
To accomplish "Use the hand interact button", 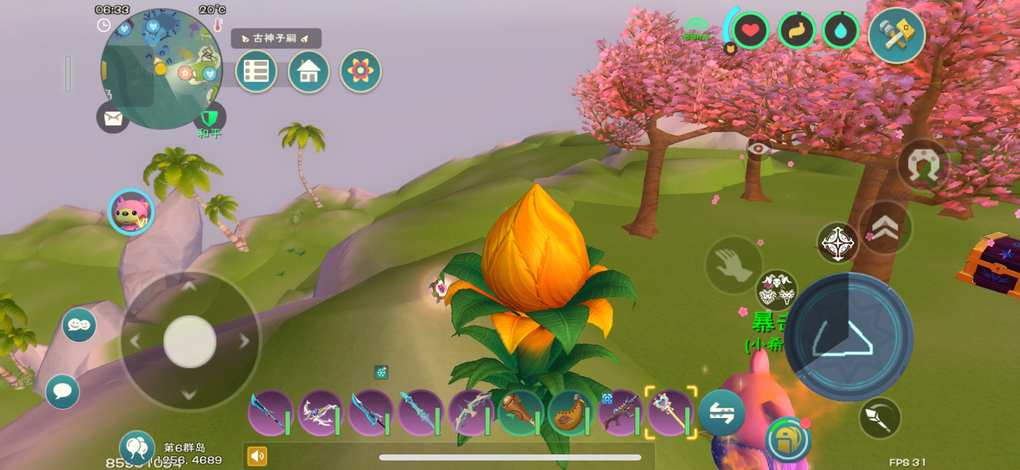I will click(x=733, y=265).
